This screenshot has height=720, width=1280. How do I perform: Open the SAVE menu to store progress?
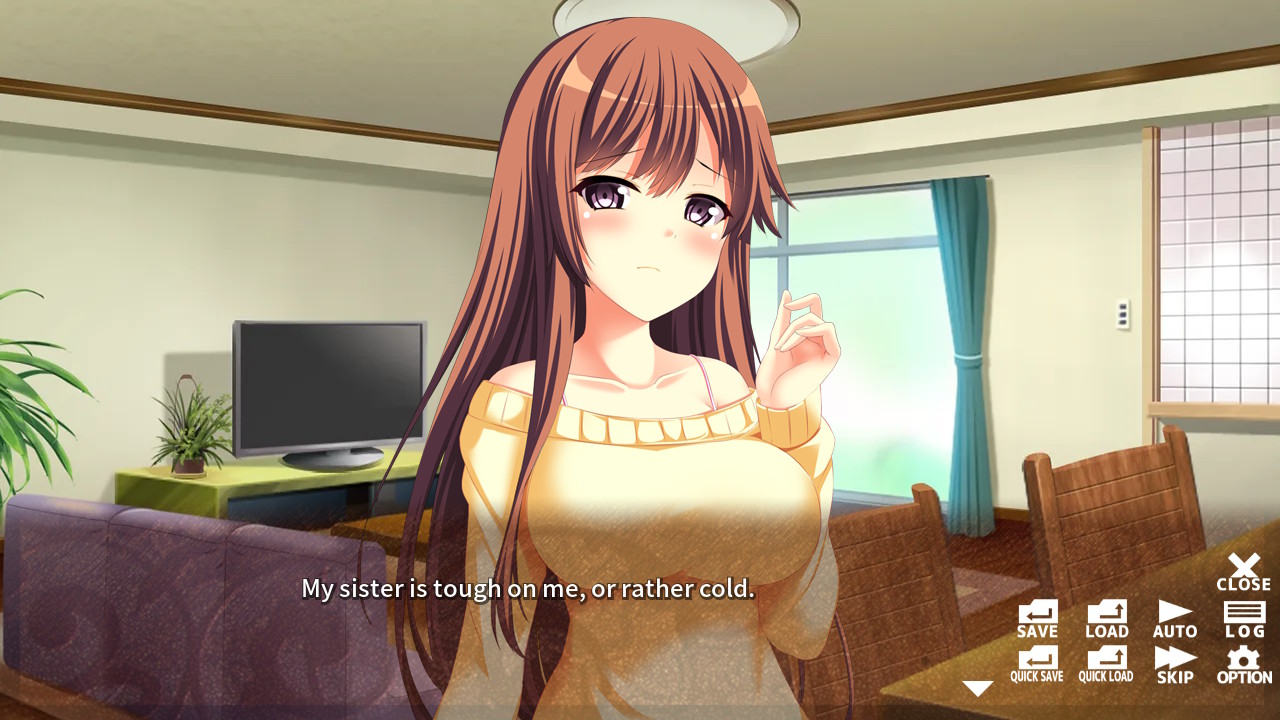[1037, 617]
